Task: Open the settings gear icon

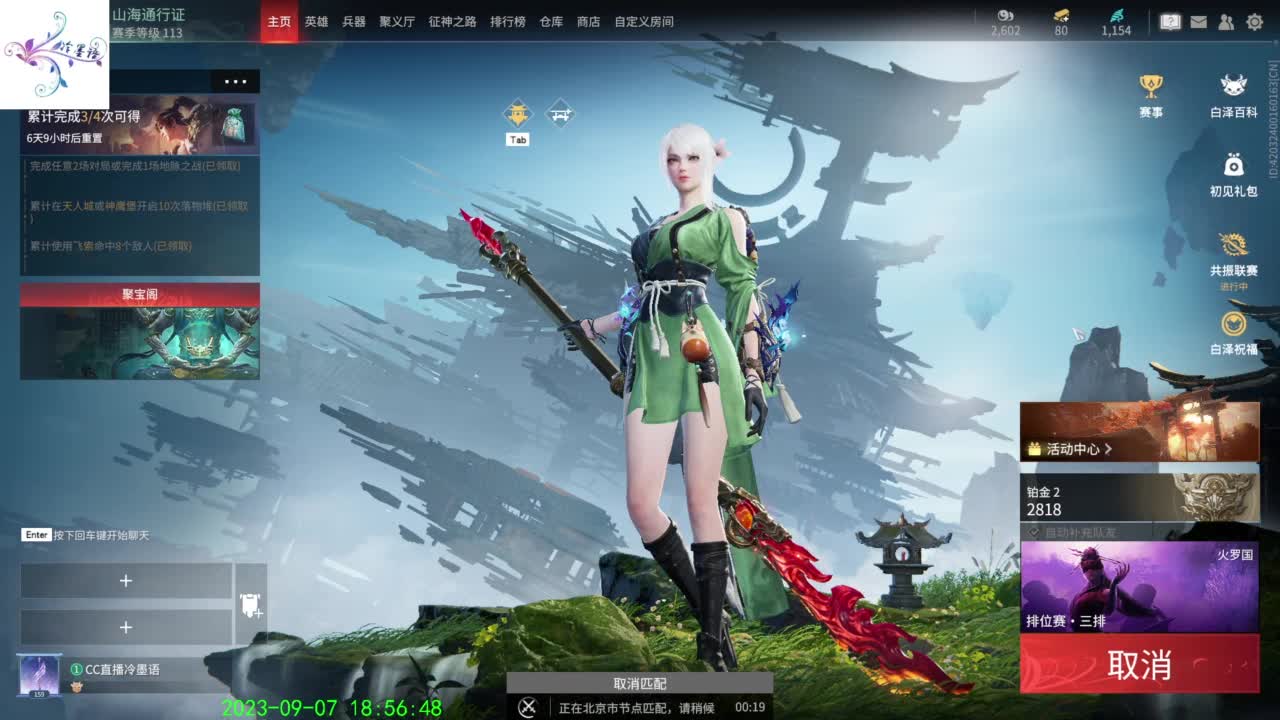Action: [1256, 19]
